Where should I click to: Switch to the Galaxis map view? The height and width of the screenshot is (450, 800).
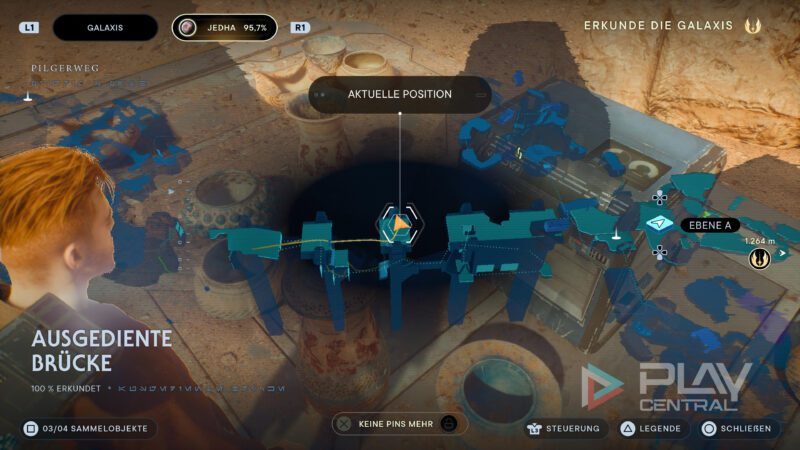[105, 28]
